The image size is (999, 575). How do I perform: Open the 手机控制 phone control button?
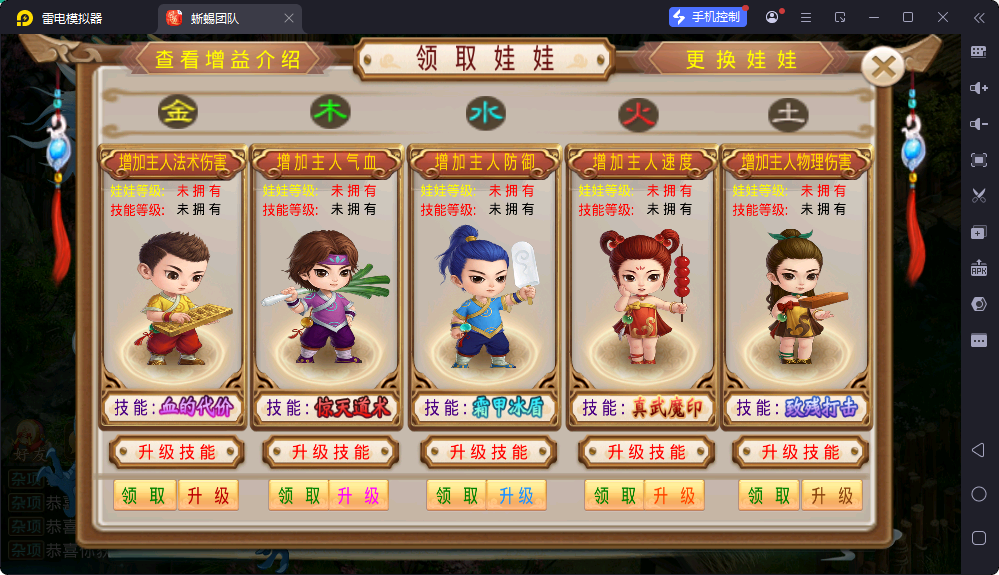tap(708, 17)
